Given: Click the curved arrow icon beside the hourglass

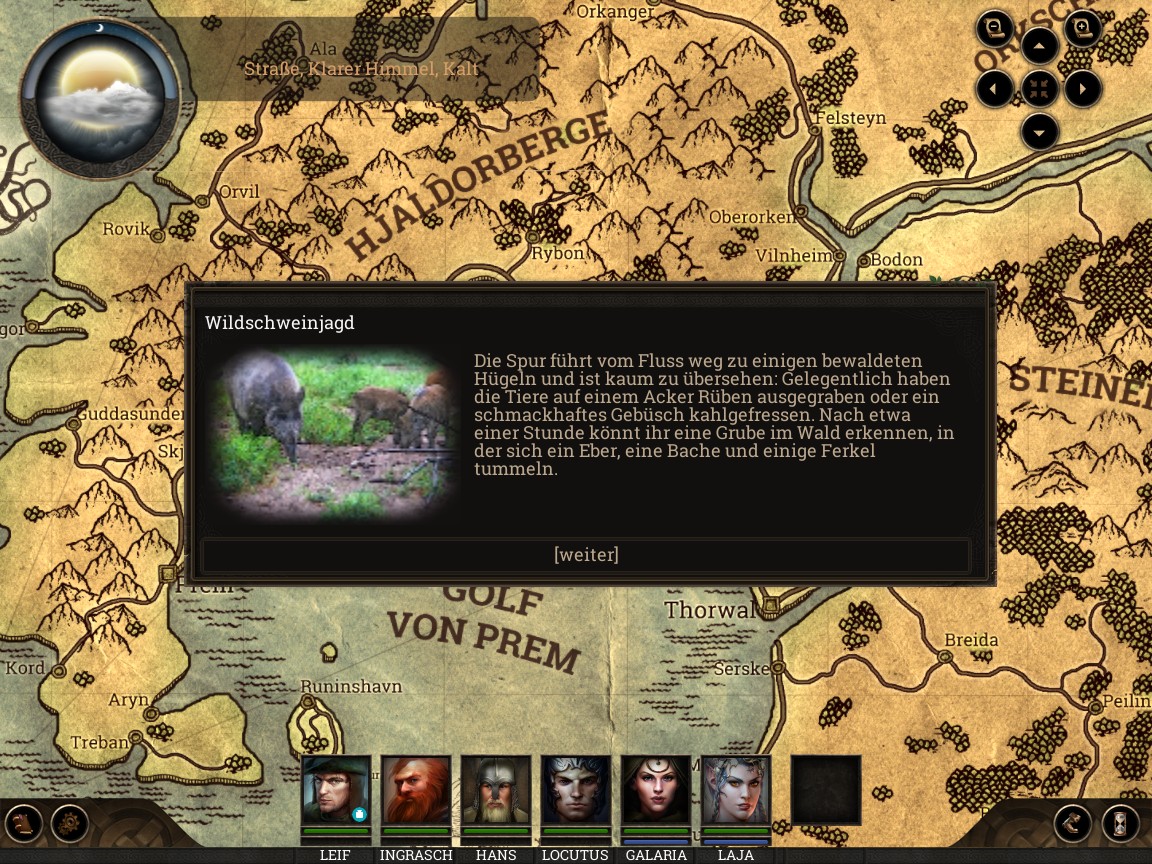Looking at the screenshot, I should 1073,824.
